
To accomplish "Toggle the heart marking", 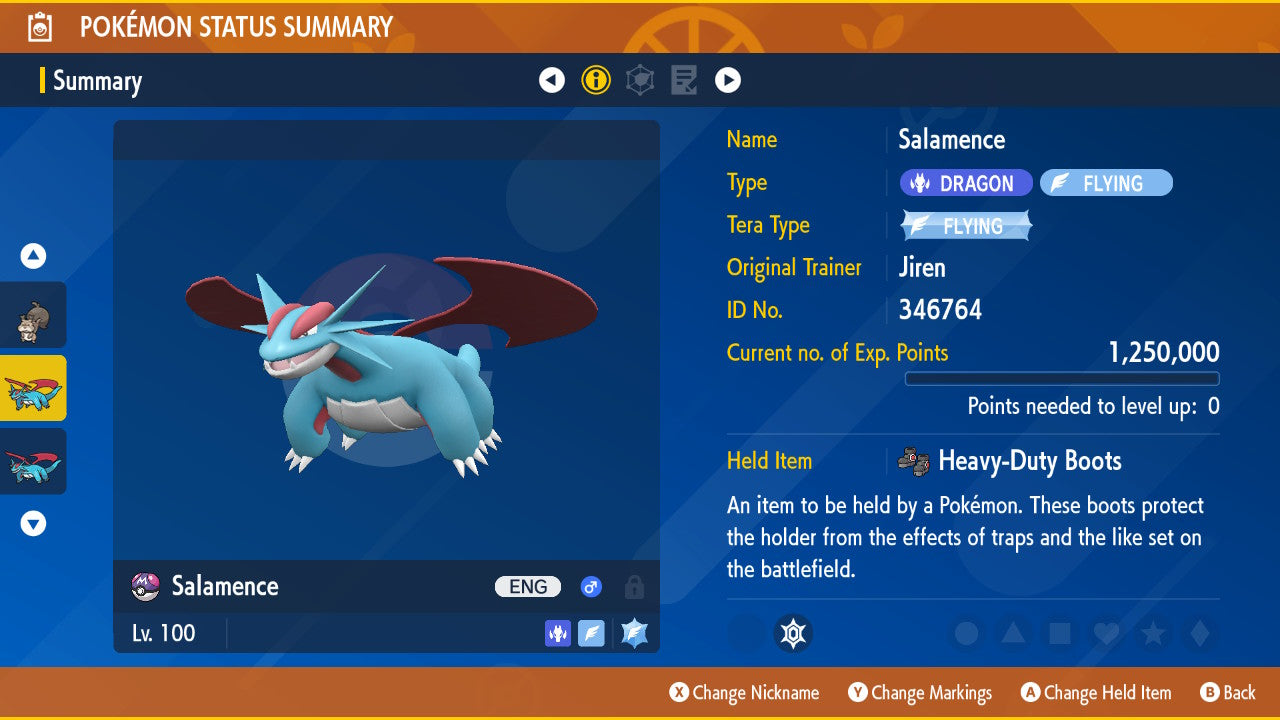I will coord(1105,633).
